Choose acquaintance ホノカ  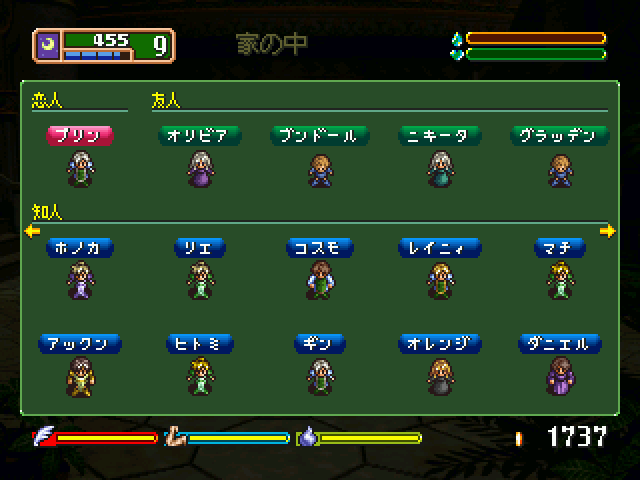coord(80,247)
